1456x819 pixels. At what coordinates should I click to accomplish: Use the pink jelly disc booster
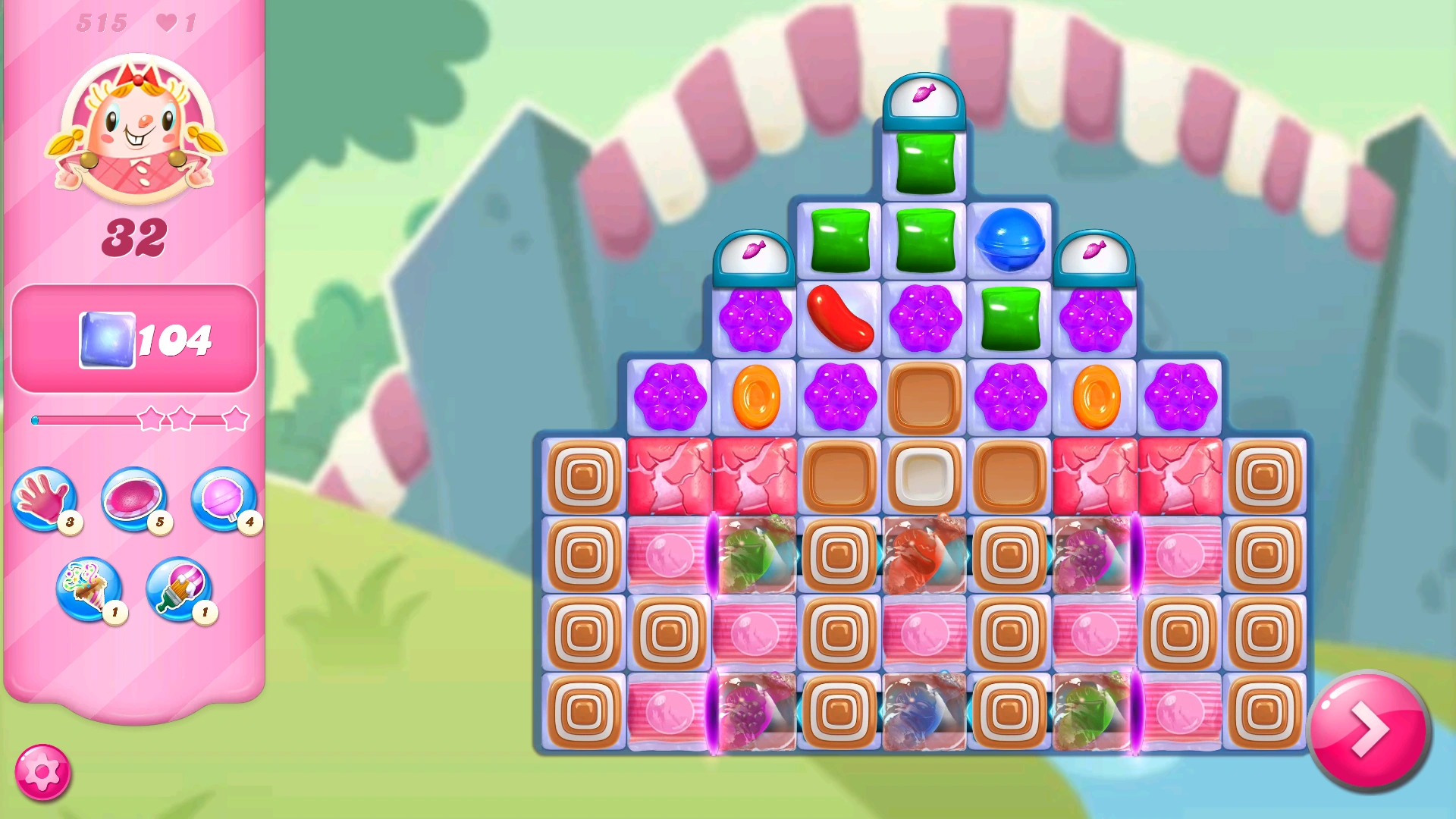tap(135, 500)
